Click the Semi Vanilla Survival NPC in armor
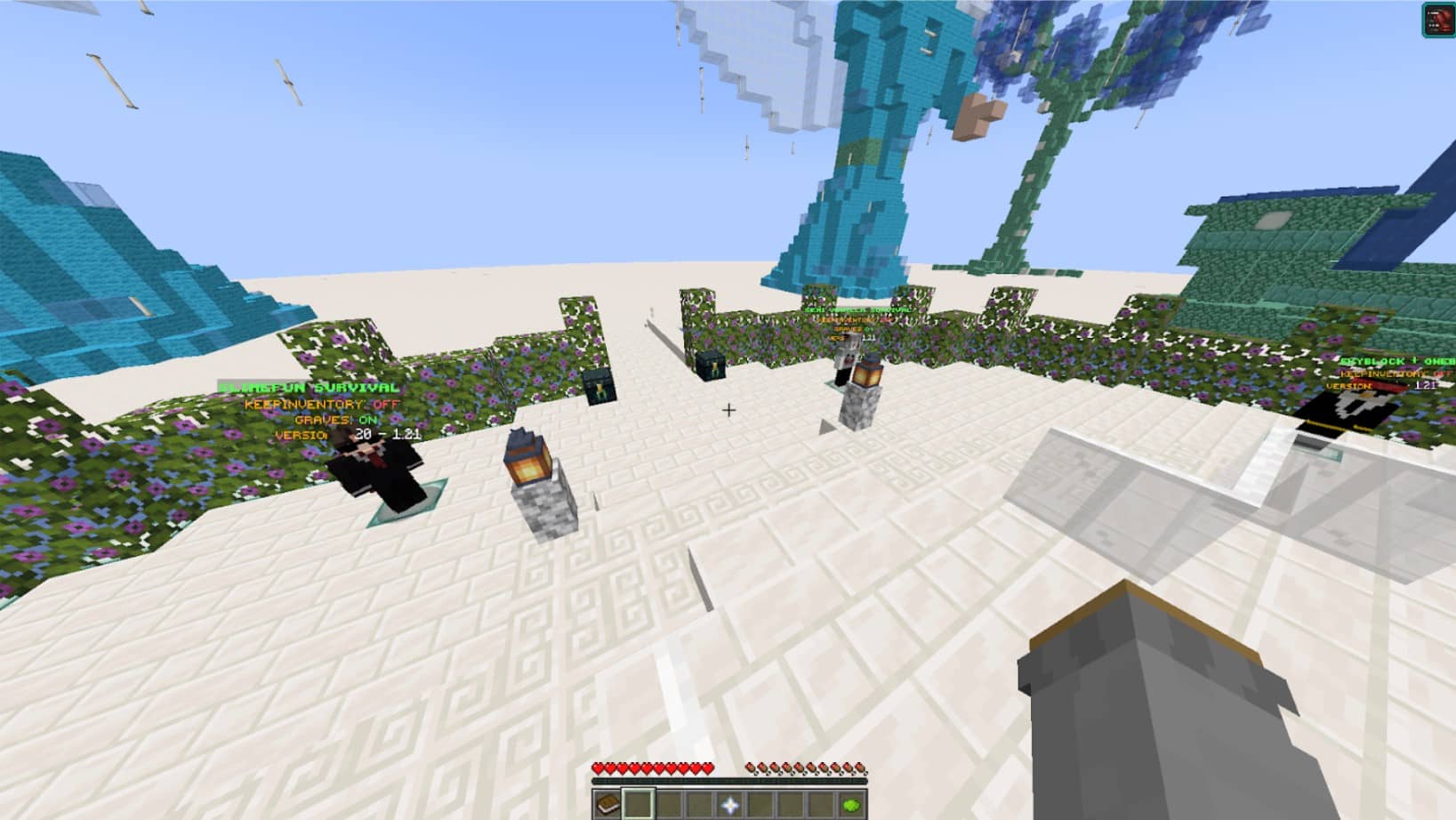The image size is (1456, 820). (x=845, y=360)
